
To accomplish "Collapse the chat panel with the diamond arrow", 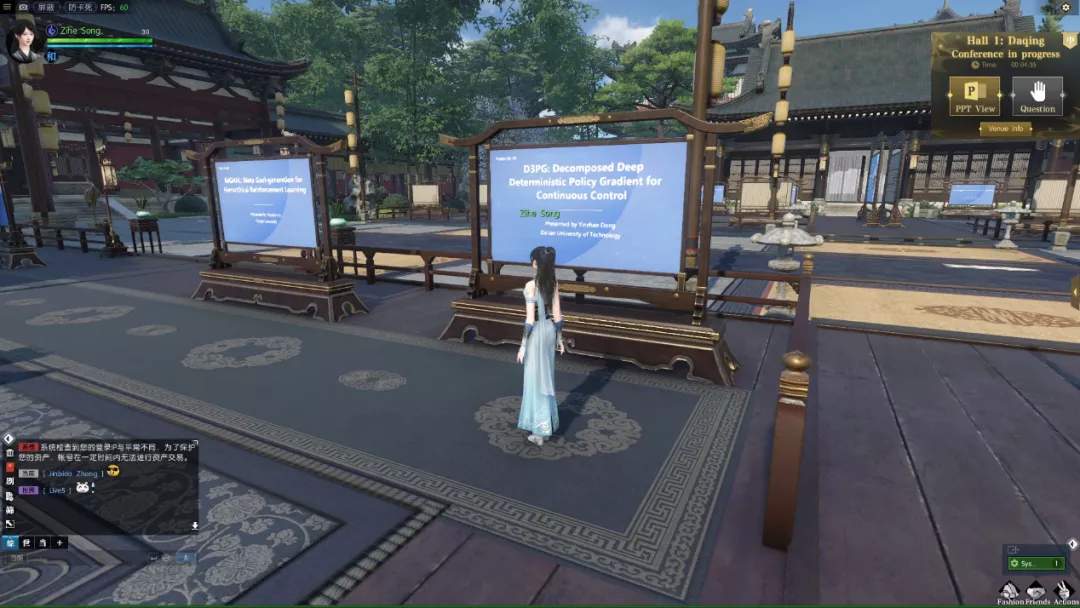I will [x=8, y=439].
